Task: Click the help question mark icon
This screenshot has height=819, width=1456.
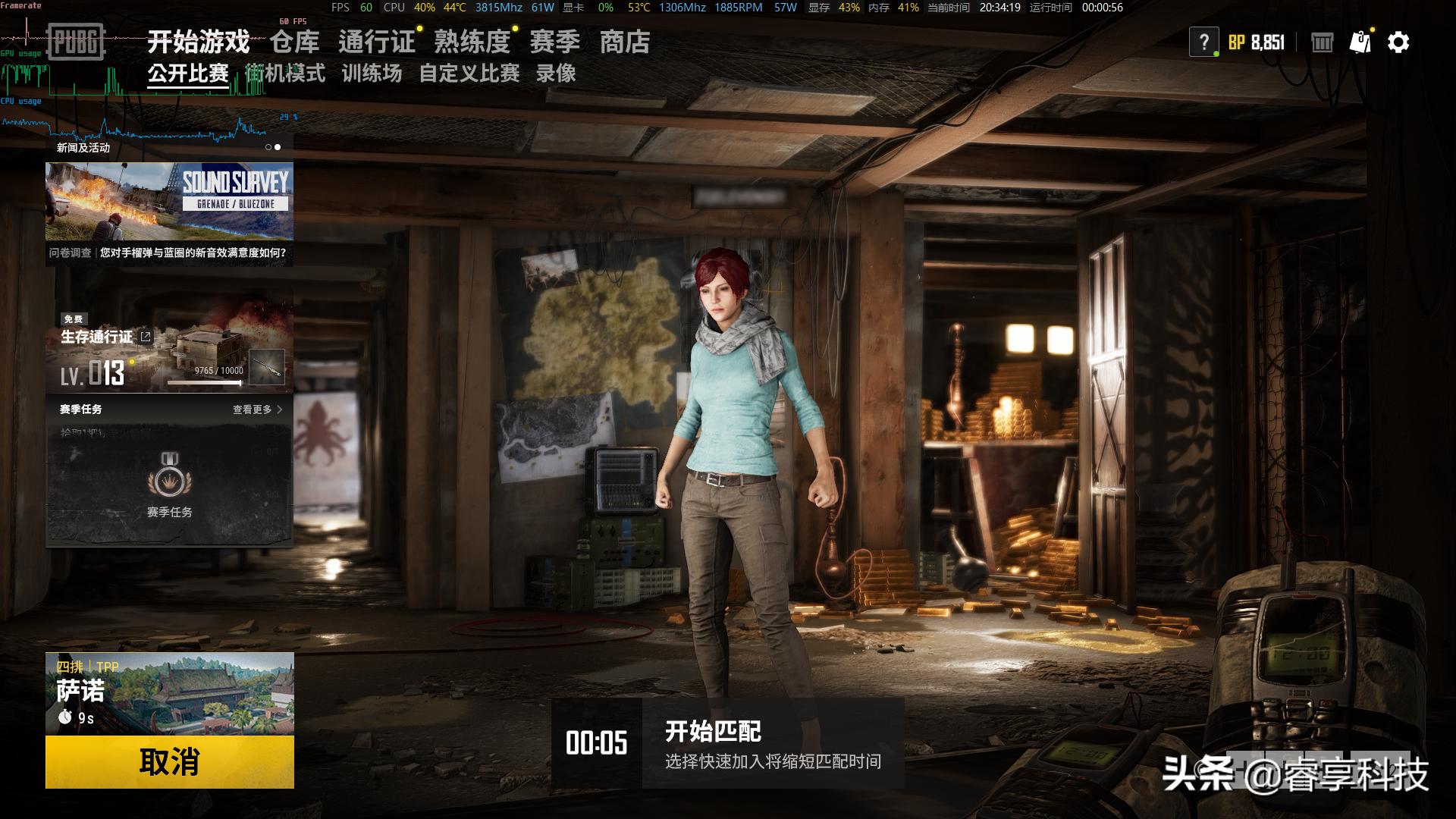Action: point(1204,41)
